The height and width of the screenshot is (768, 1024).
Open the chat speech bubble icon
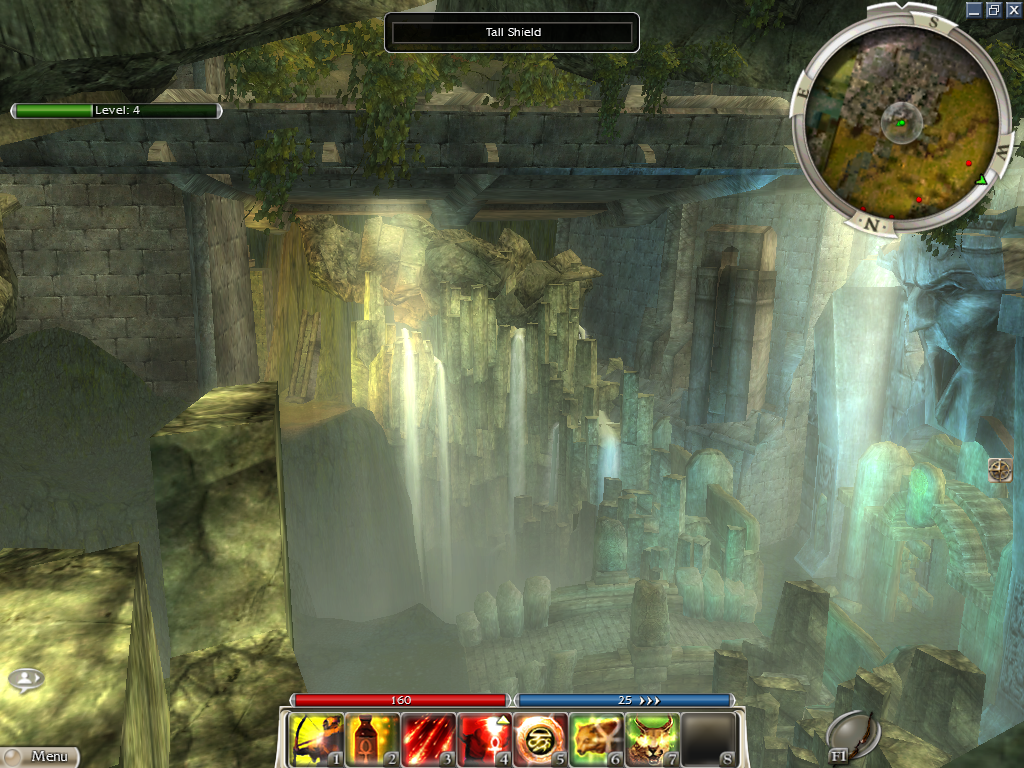point(25,680)
